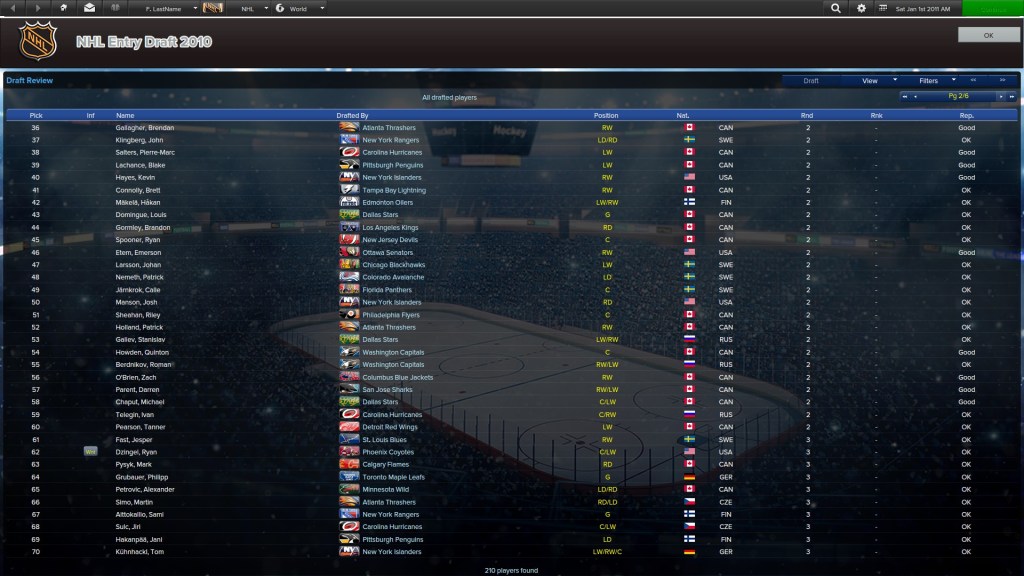
Task: Sort by the Rep. column header
Action: tap(966, 116)
